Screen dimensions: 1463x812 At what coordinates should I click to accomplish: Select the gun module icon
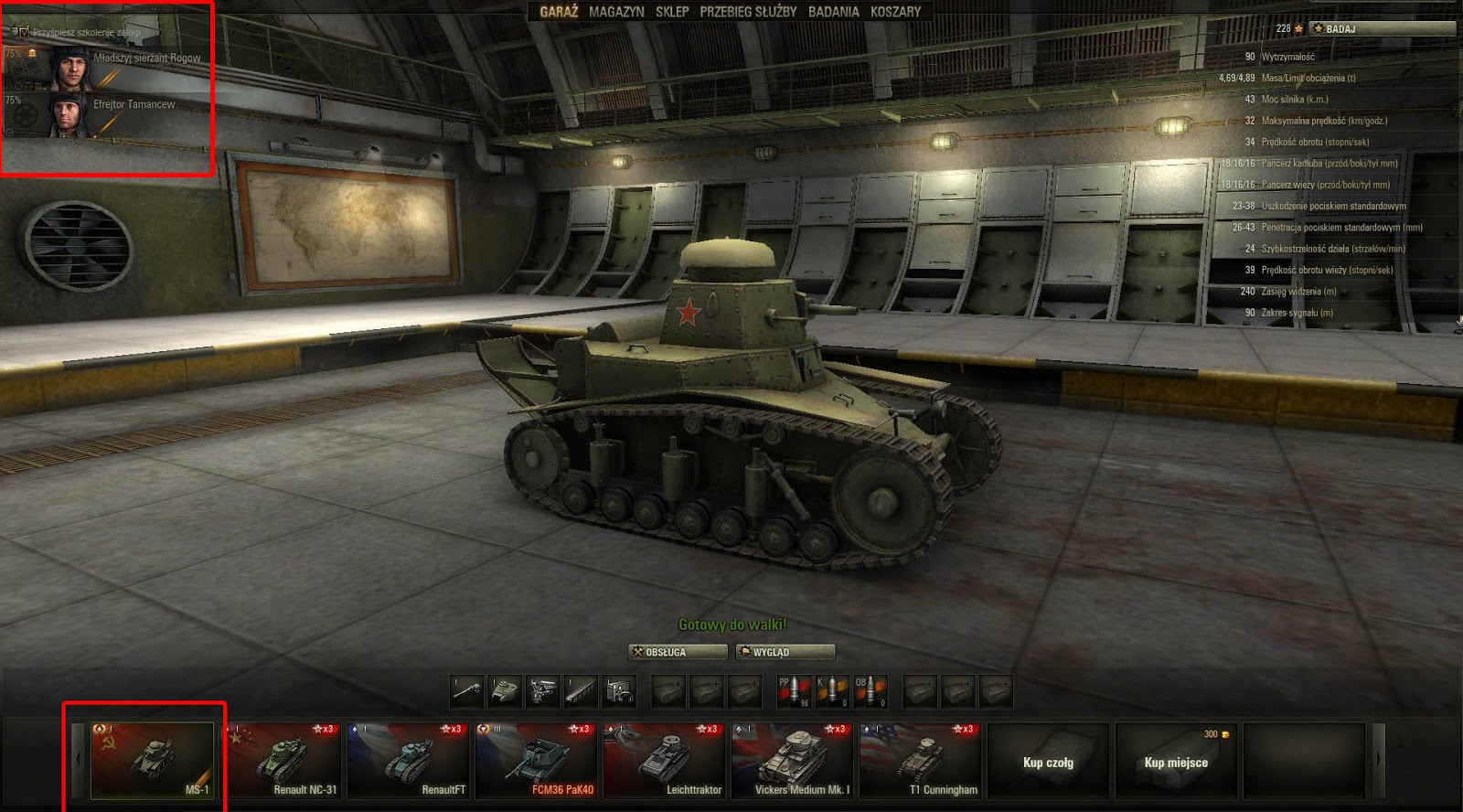(466, 691)
